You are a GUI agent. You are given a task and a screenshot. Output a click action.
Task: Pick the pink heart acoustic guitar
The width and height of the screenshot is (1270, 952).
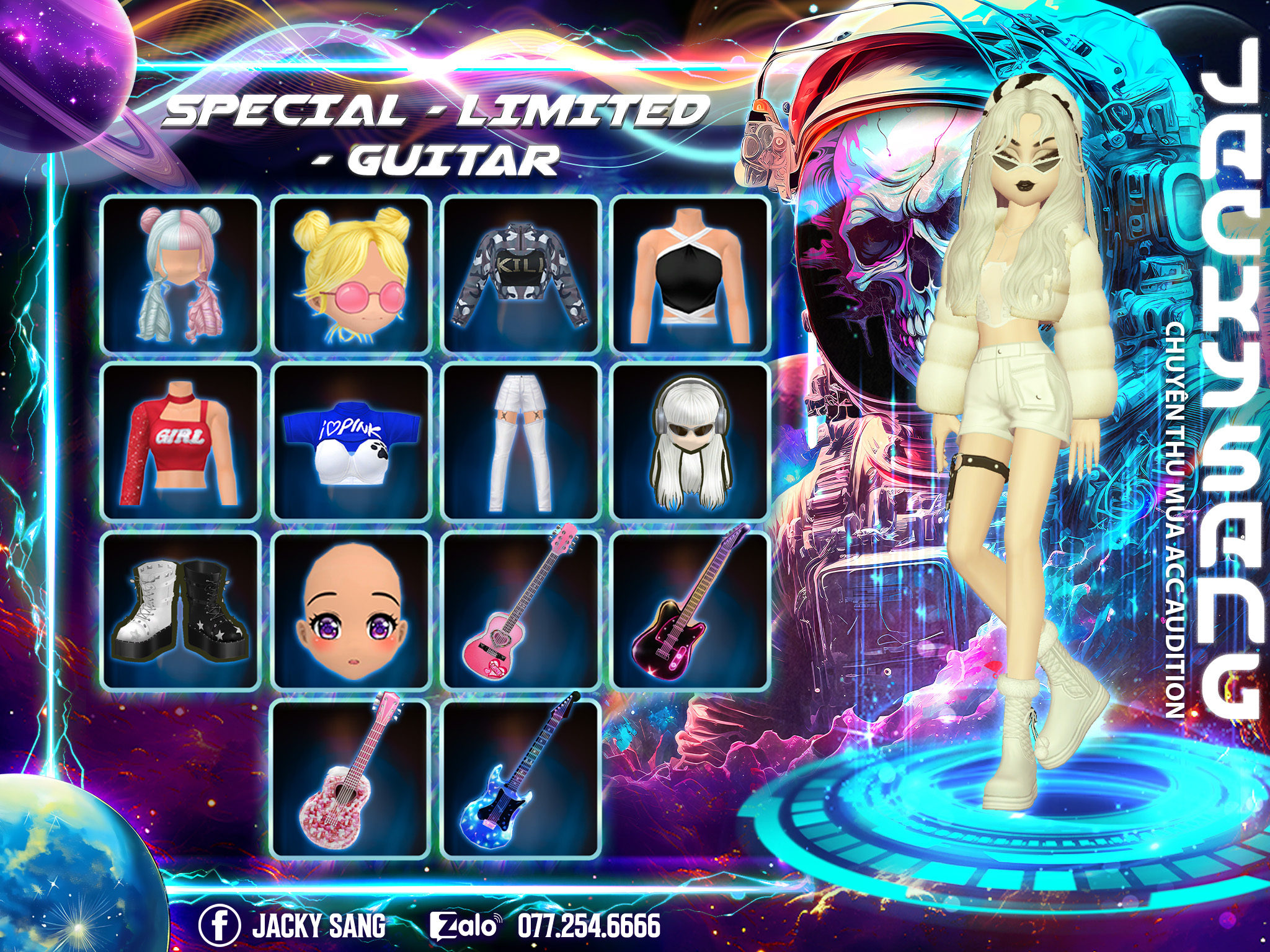click(x=521, y=610)
